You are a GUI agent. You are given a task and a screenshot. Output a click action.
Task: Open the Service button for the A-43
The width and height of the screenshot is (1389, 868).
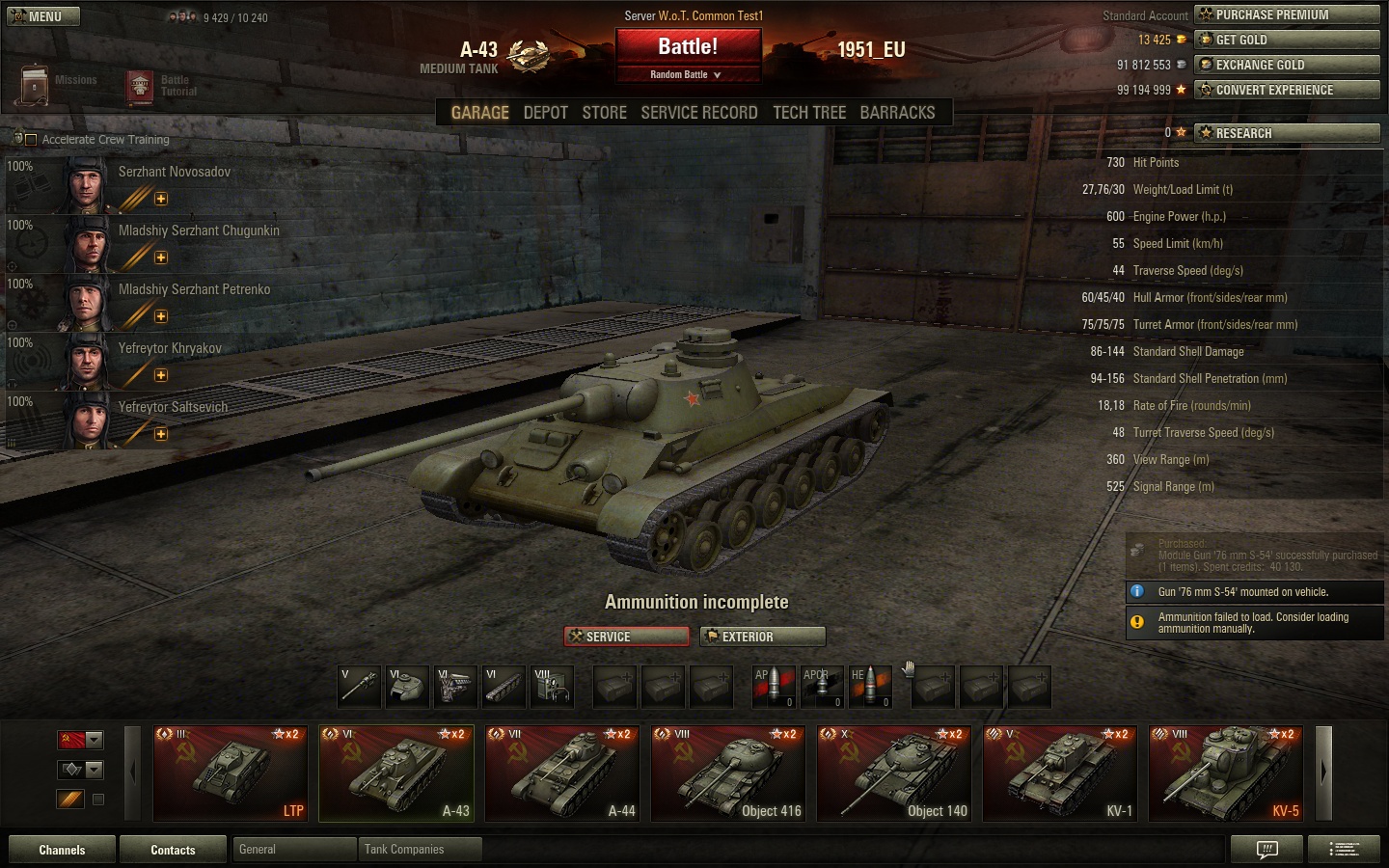[626, 637]
